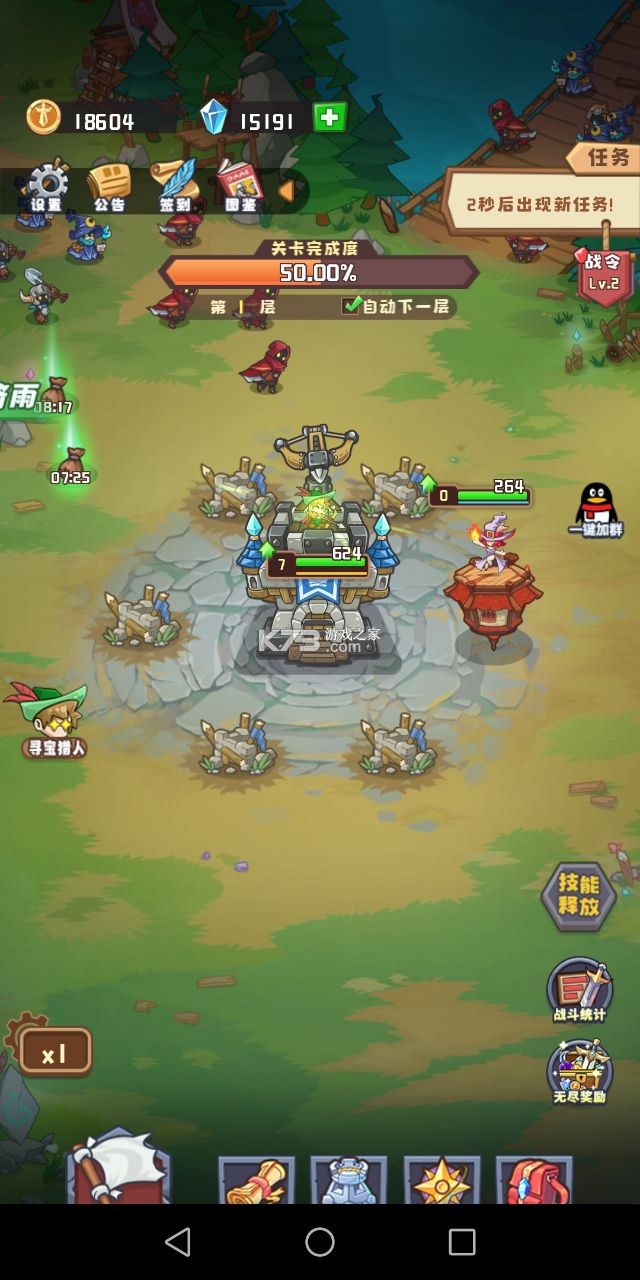
Task: Collapse the top menu with the orange arrow
Action: [x=286, y=190]
